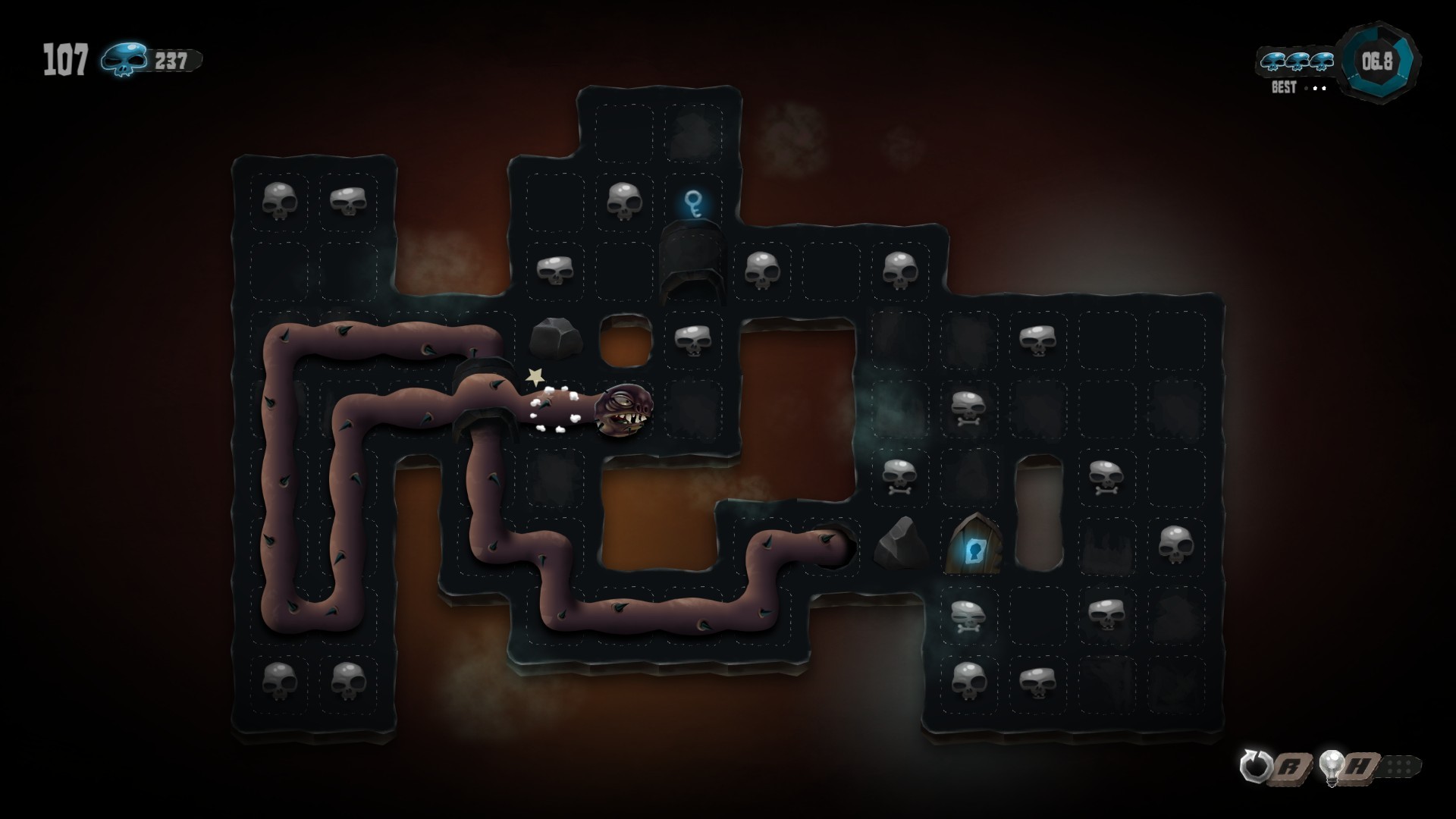Click a dot on the BEST progress indicator
The image size is (1456, 819).
click(1313, 86)
